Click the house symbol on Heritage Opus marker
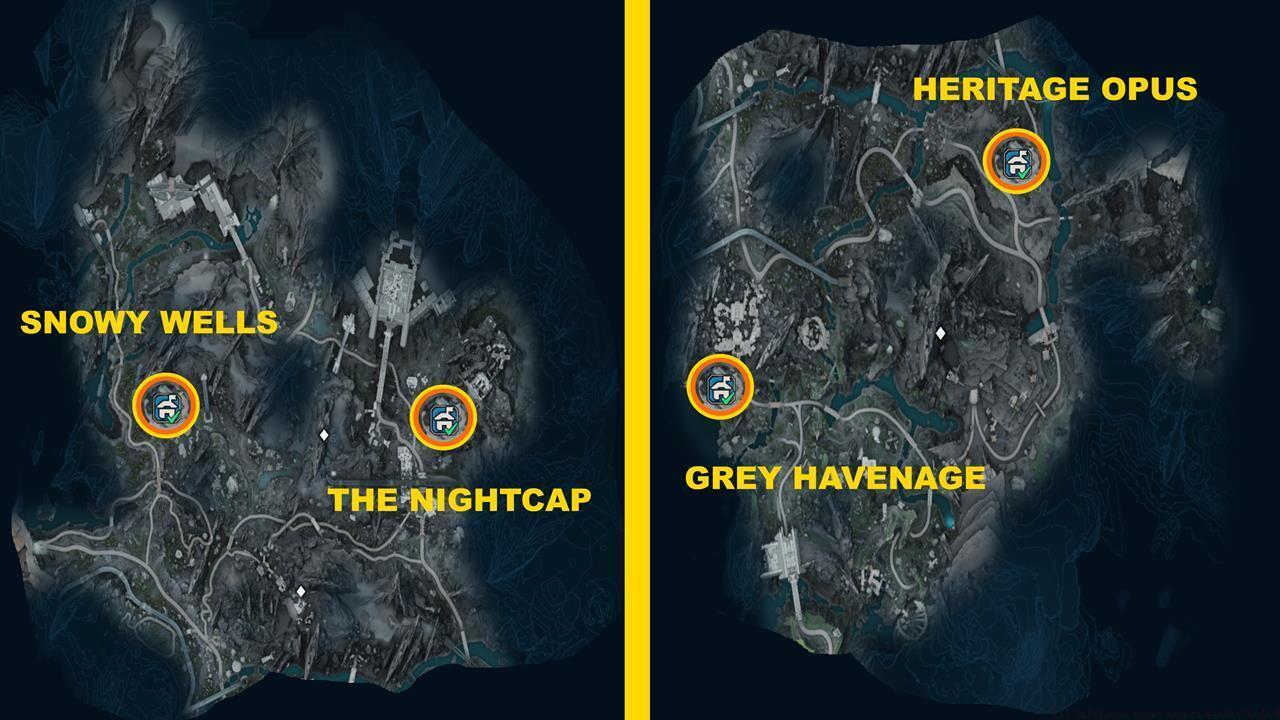This screenshot has height=720, width=1280. pyautogui.click(x=1016, y=157)
